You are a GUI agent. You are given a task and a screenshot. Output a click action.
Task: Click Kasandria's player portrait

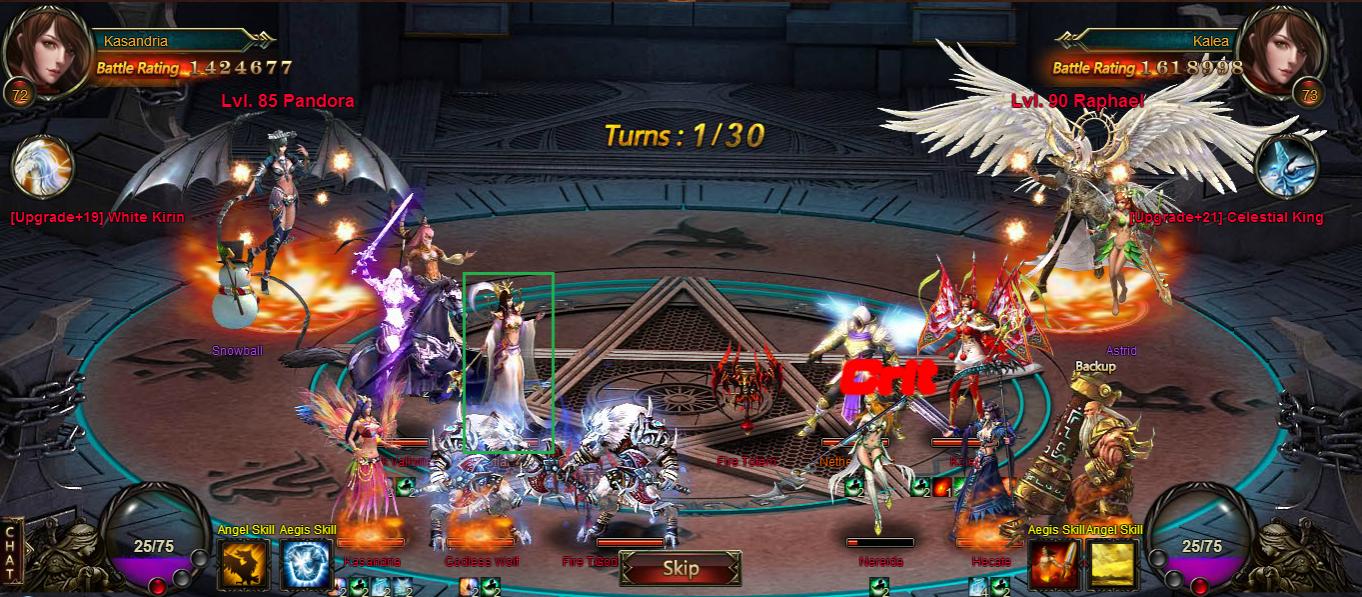[46, 52]
